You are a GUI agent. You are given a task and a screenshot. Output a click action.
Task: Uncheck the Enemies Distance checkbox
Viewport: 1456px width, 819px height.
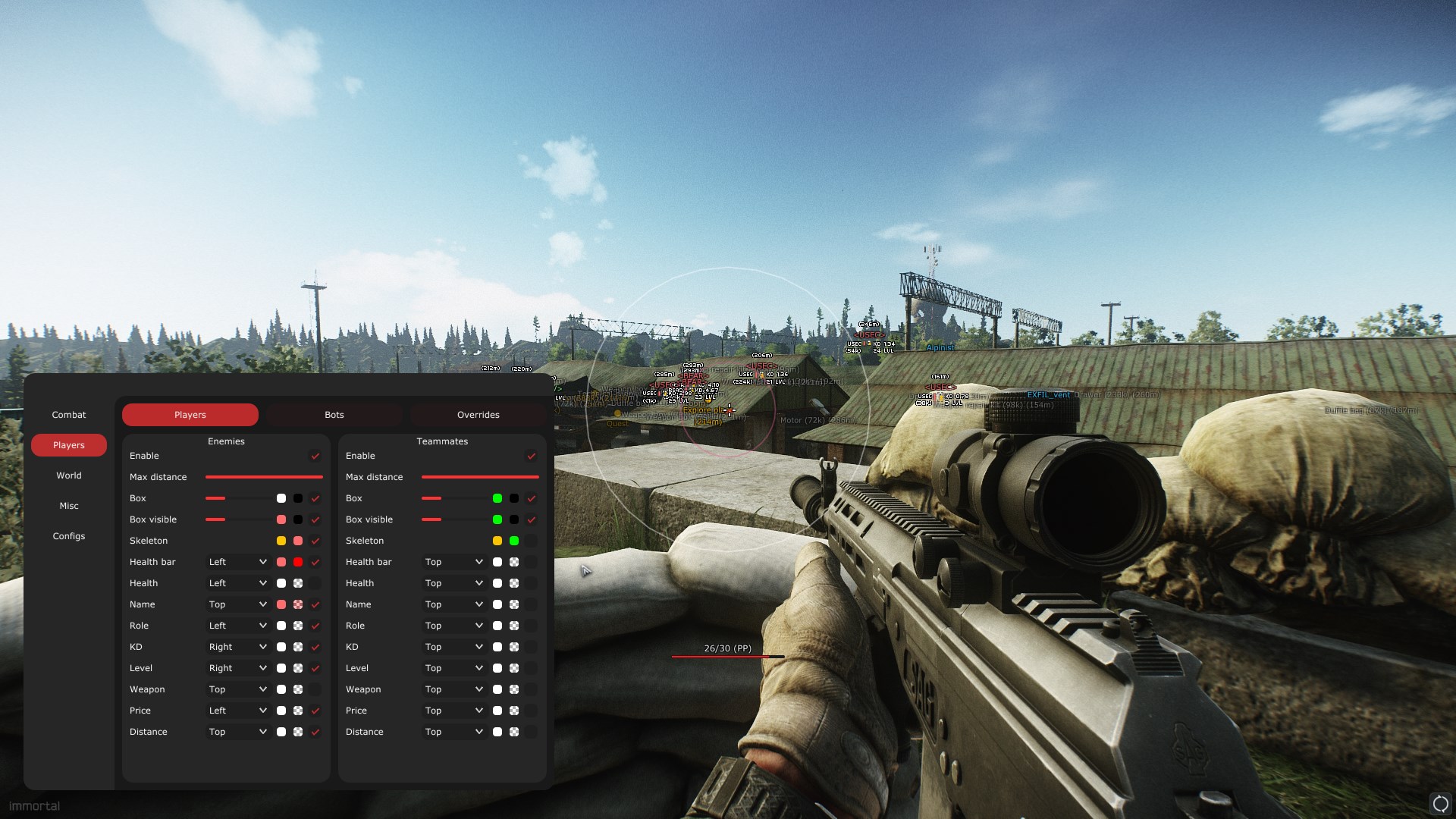click(315, 732)
